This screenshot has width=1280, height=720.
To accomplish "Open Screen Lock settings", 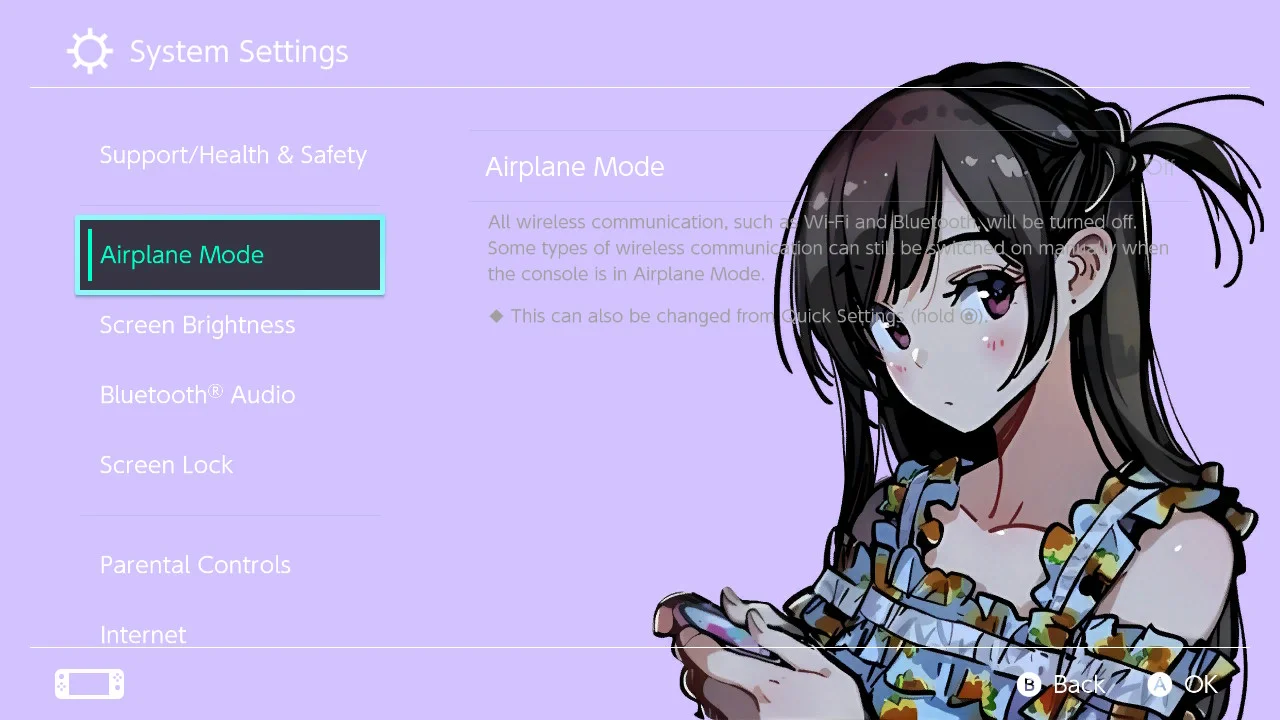I will coord(166,464).
